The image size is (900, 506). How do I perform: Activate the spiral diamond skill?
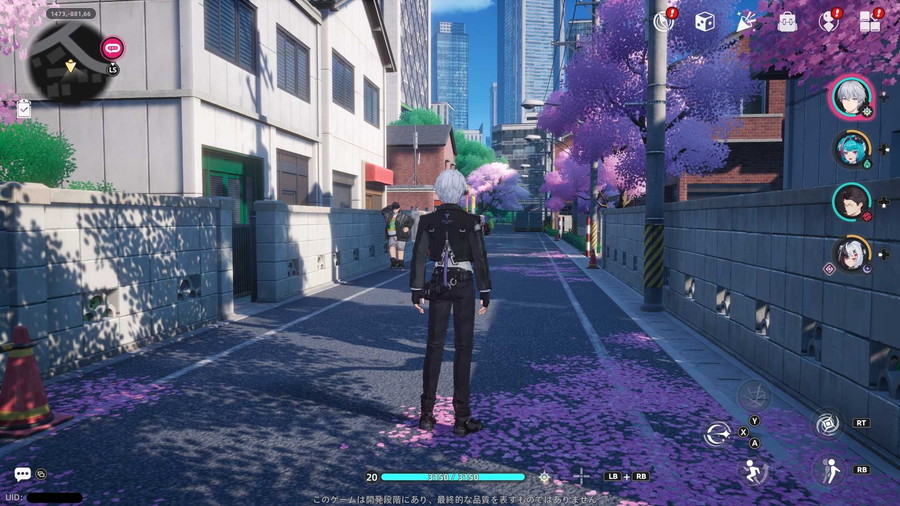[827, 424]
